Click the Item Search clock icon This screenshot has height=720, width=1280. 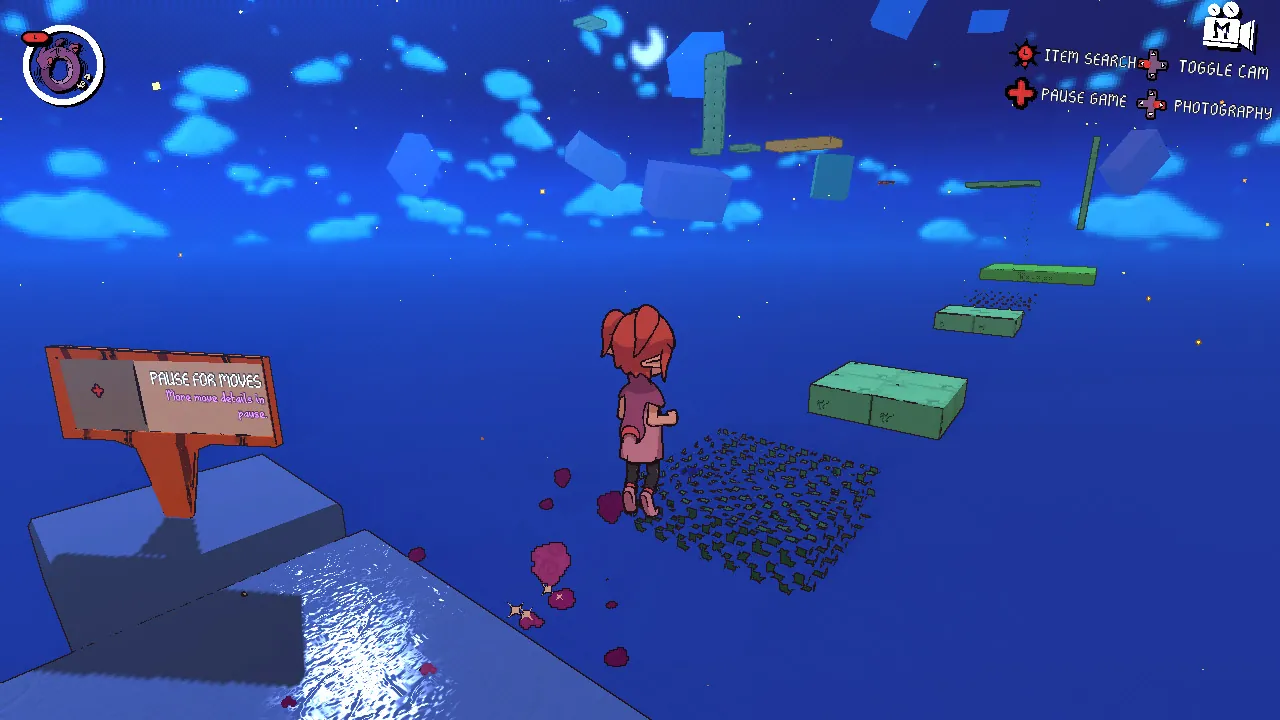pos(1024,55)
